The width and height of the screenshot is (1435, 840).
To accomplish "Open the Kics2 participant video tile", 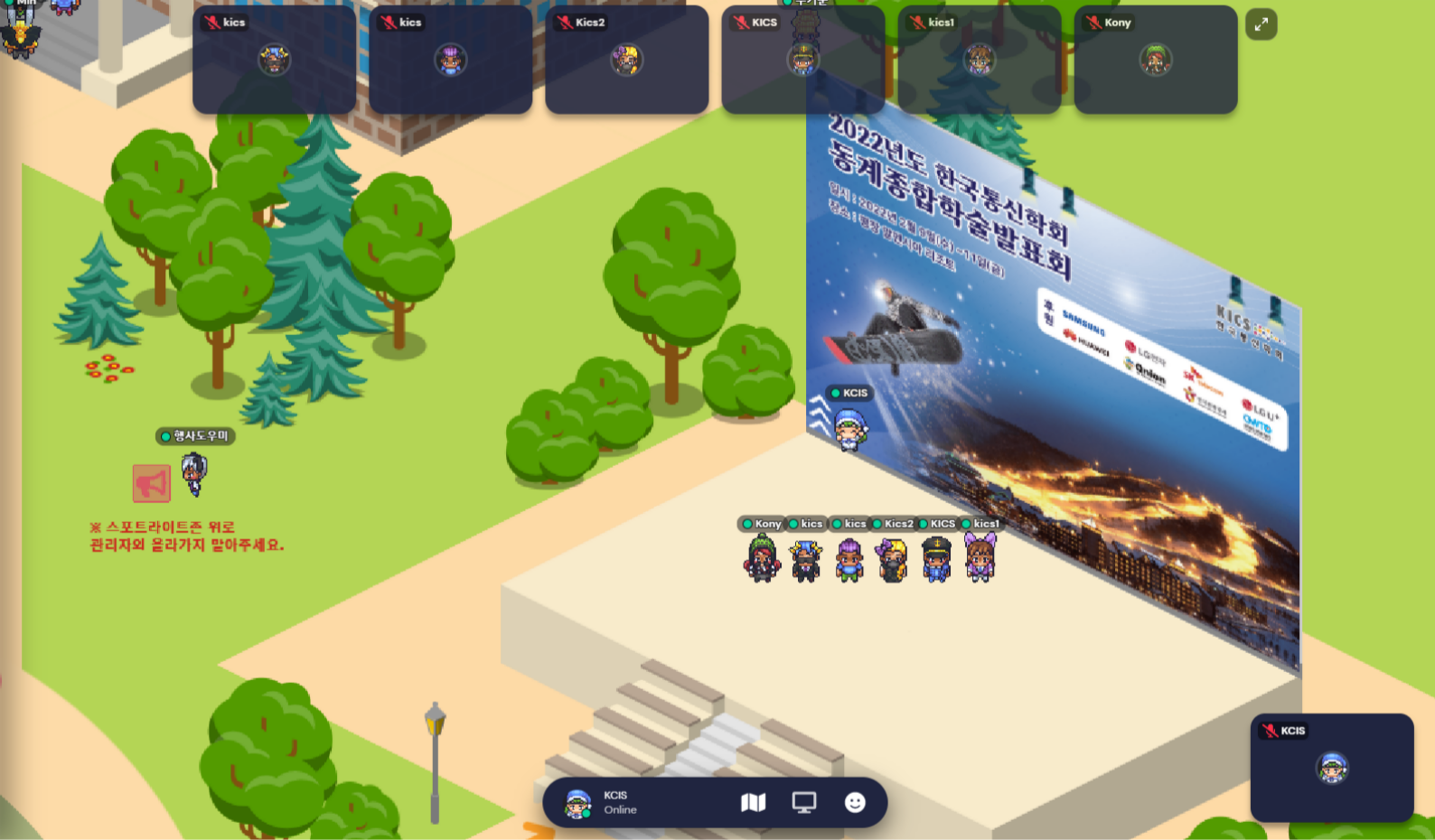I will tap(626, 60).
